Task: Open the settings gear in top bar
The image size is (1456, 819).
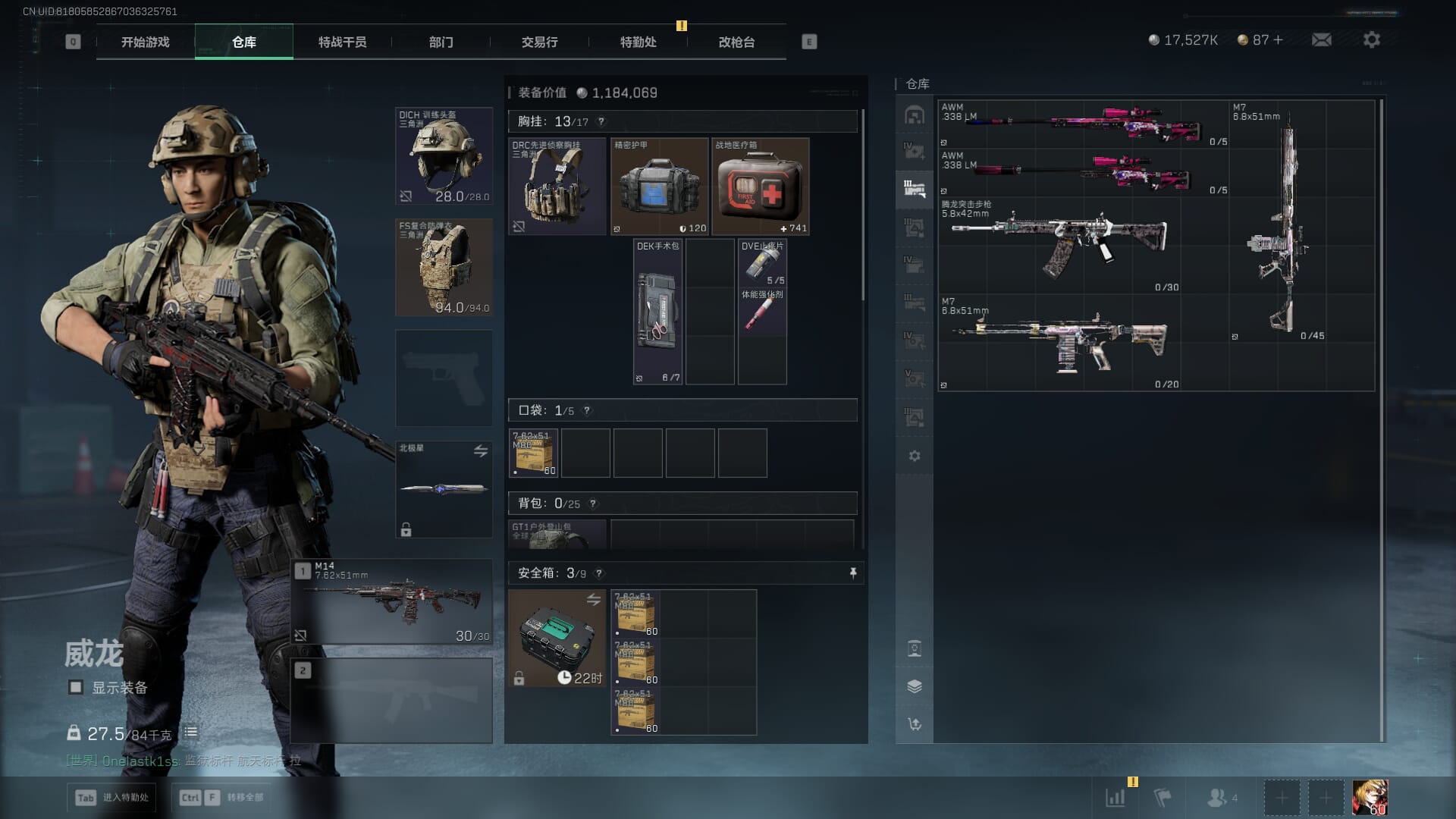Action: point(1371,39)
